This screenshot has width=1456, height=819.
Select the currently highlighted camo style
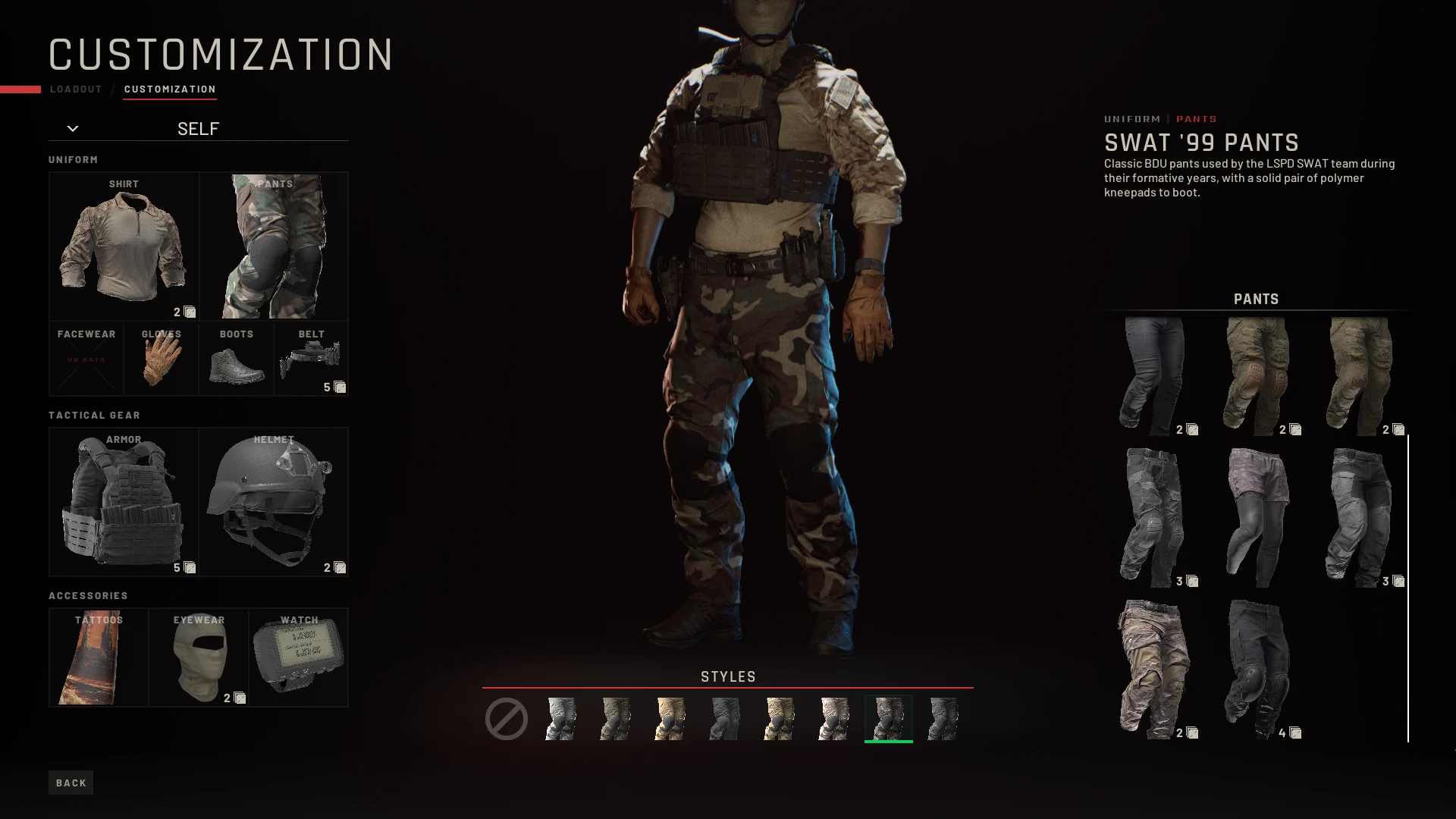pyautogui.click(x=888, y=717)
